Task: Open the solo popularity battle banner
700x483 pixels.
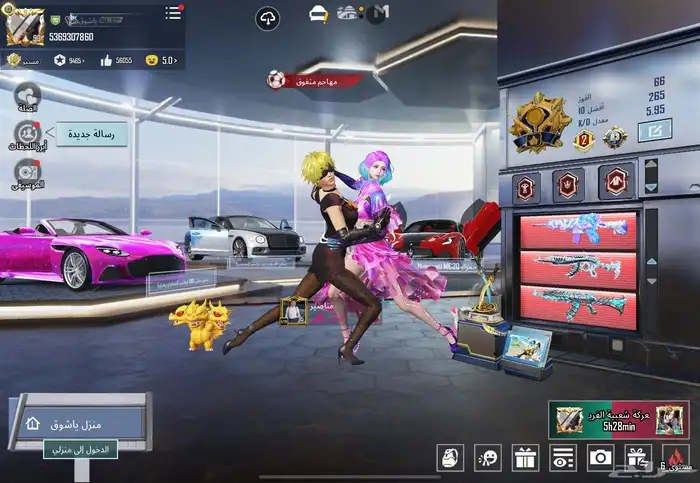Action: click(x=618, y=420)
